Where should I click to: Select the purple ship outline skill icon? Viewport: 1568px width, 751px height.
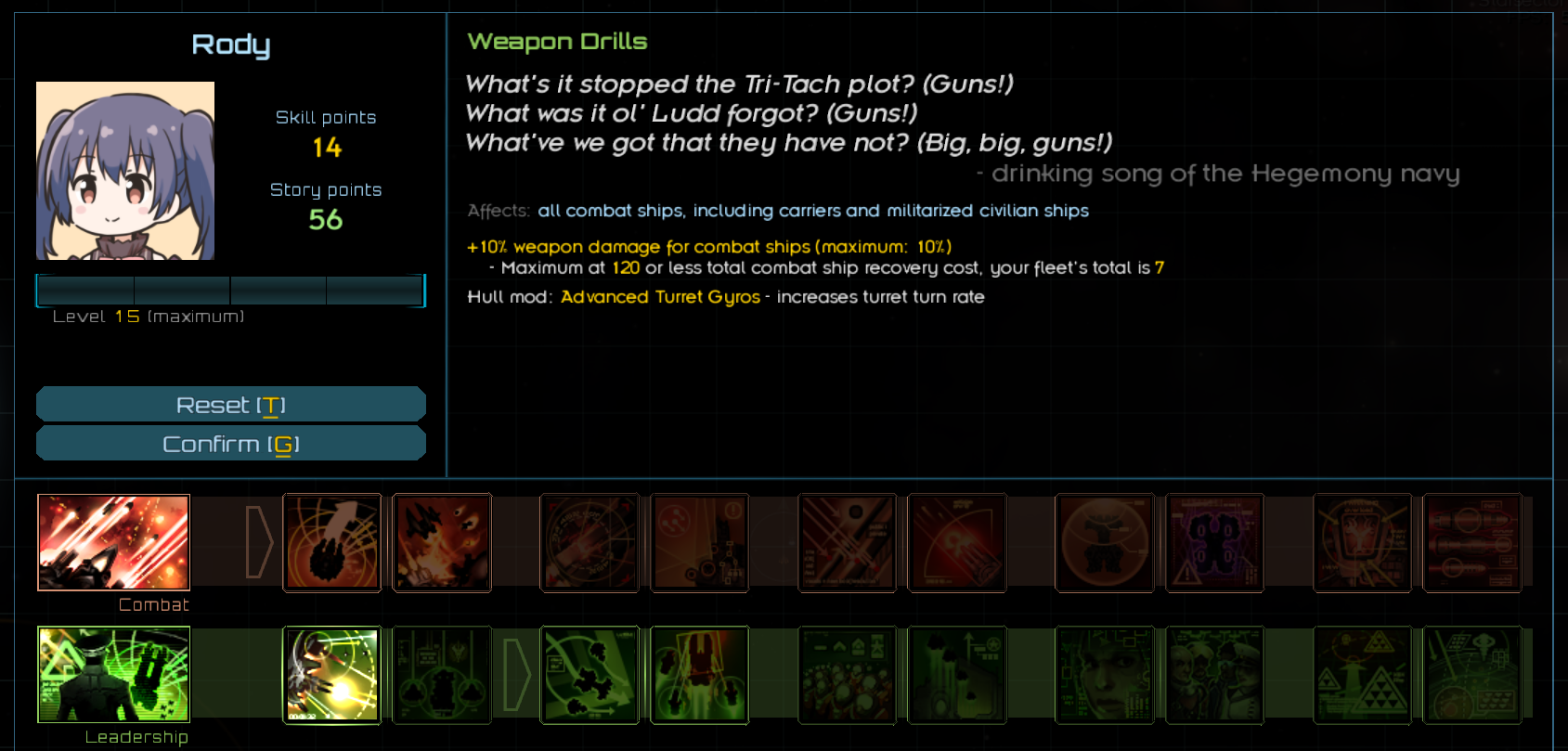click(x=1214, y=543)
